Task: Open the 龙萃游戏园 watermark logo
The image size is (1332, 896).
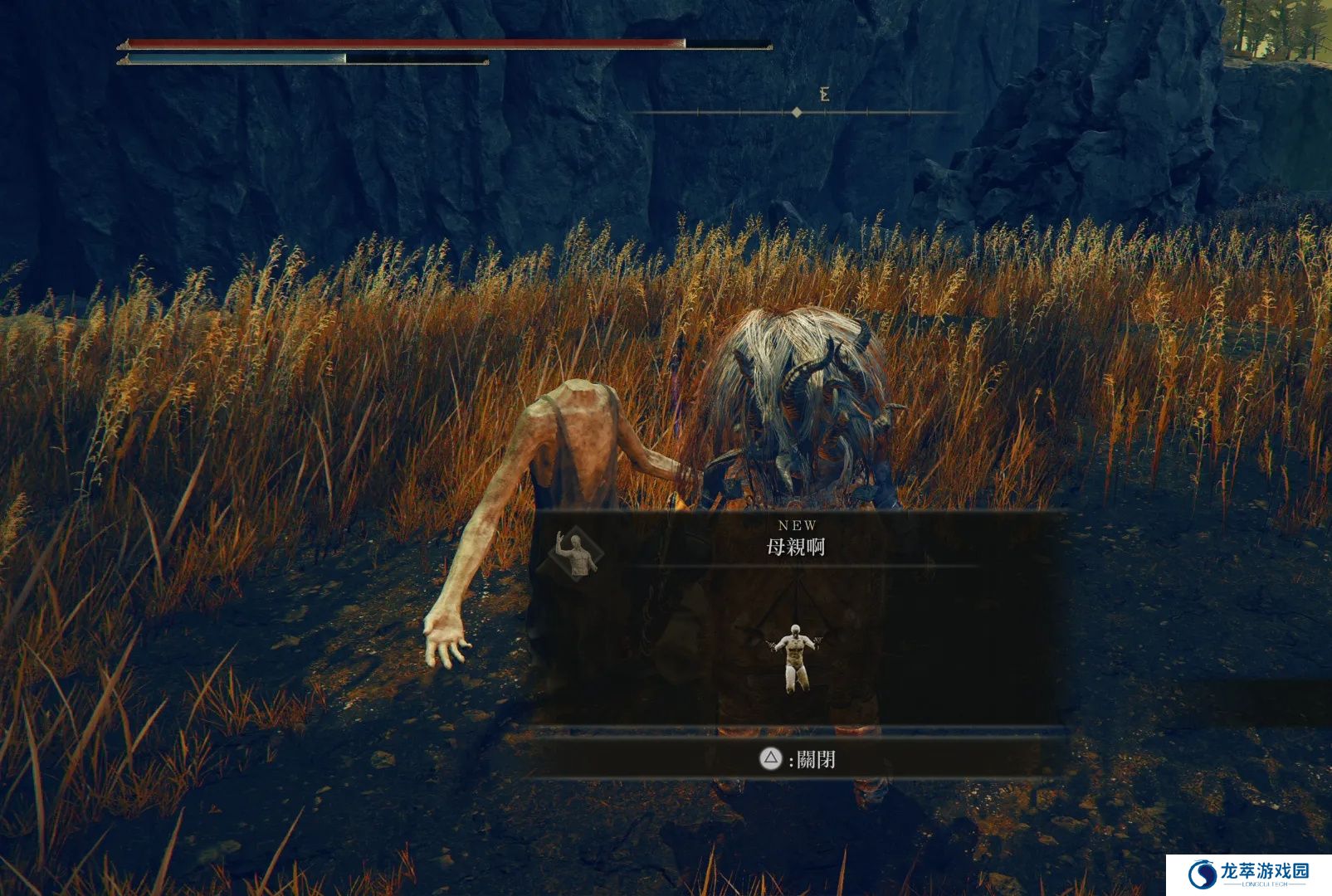Action: pyautogui.click(x=1248, y=874)
